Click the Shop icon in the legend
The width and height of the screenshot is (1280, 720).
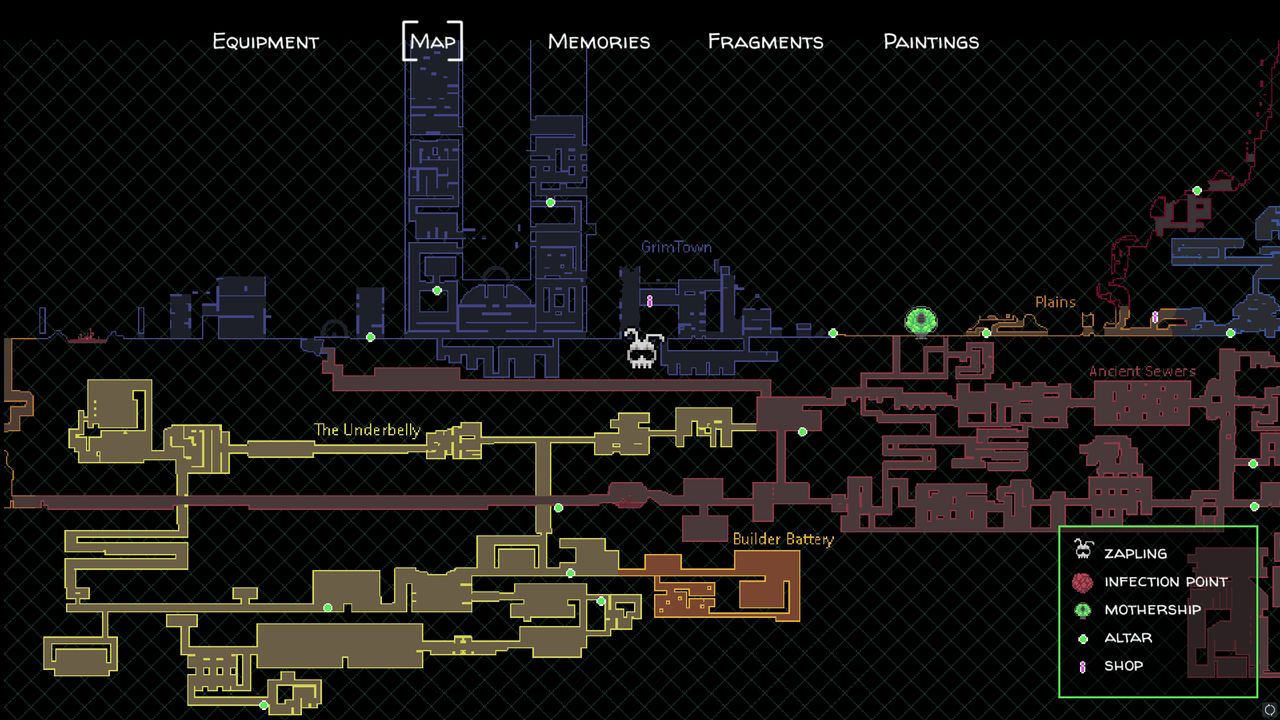click(x=1082, y=665)
